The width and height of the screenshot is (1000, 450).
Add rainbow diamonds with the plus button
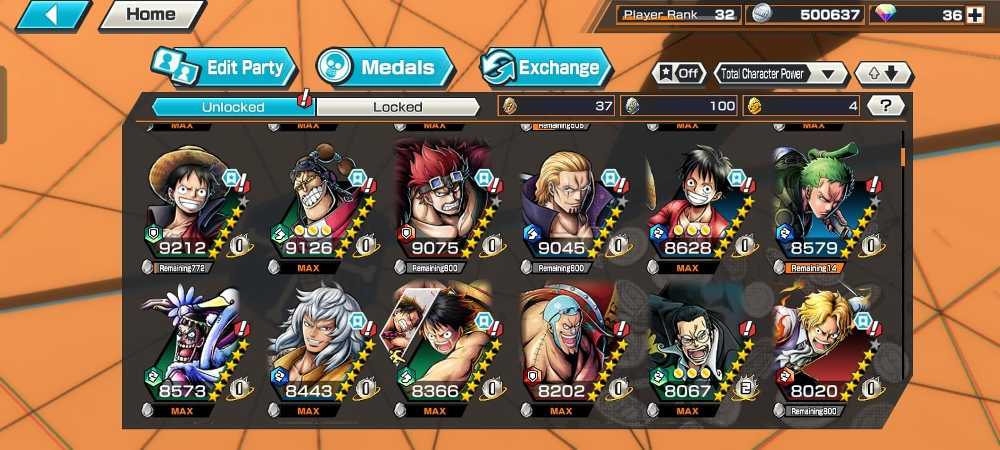[x=975, y=15]
